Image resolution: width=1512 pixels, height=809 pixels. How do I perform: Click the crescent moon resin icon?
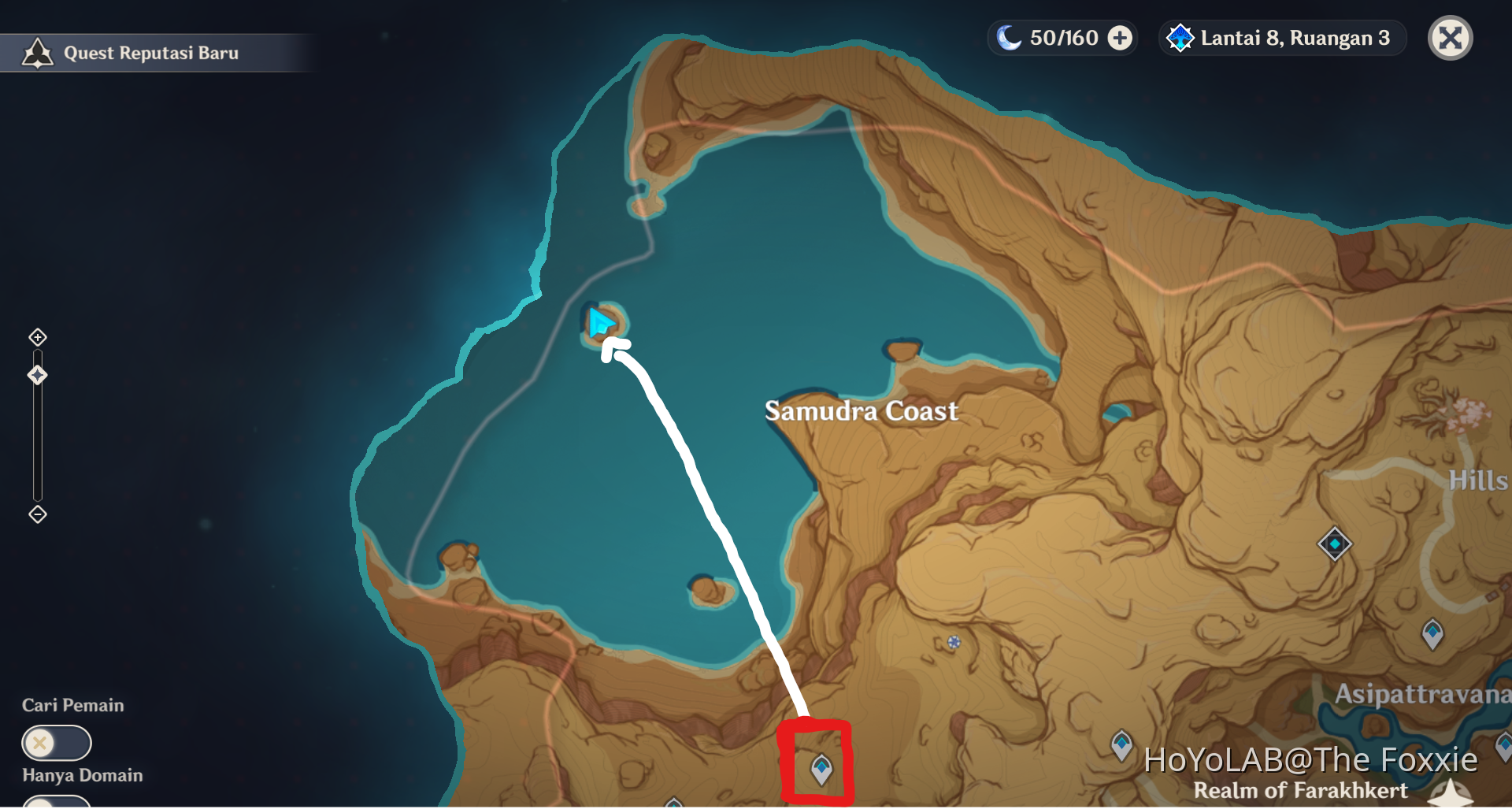click(x=1010, y=36)
